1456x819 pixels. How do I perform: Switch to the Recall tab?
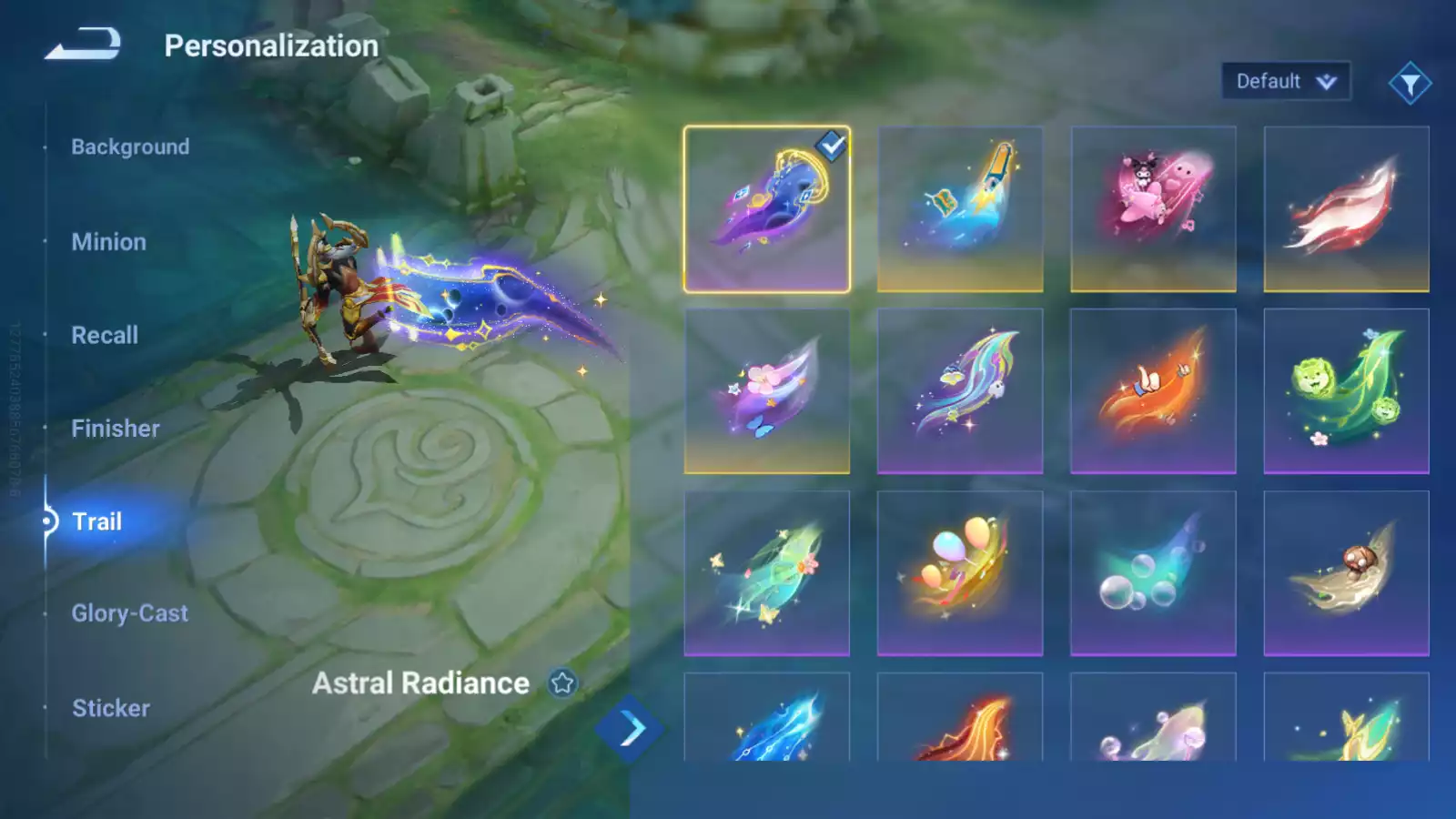(105, 335)
